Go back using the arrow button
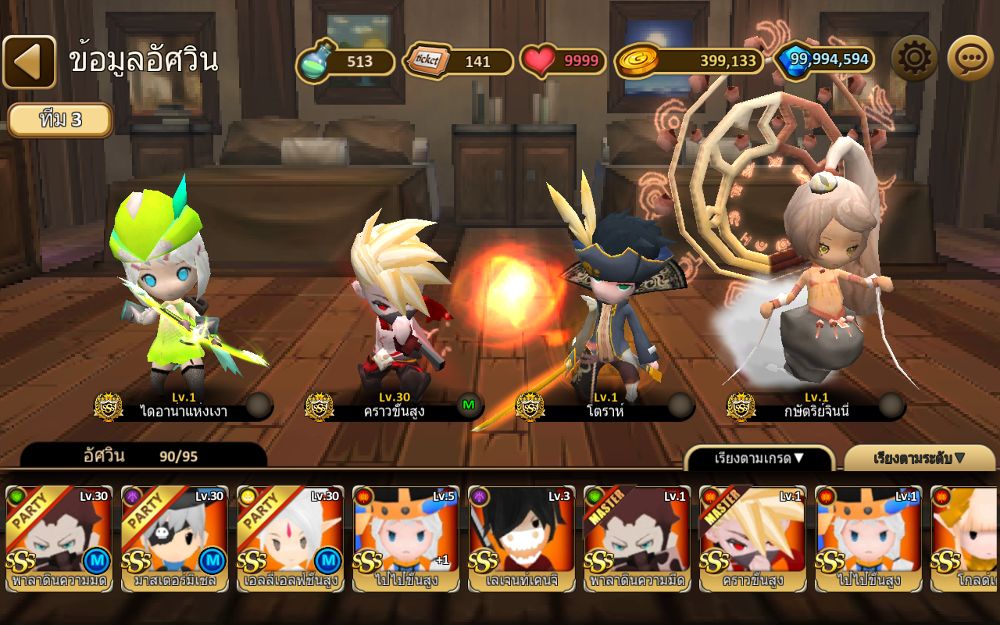 [x=29, y=62]
